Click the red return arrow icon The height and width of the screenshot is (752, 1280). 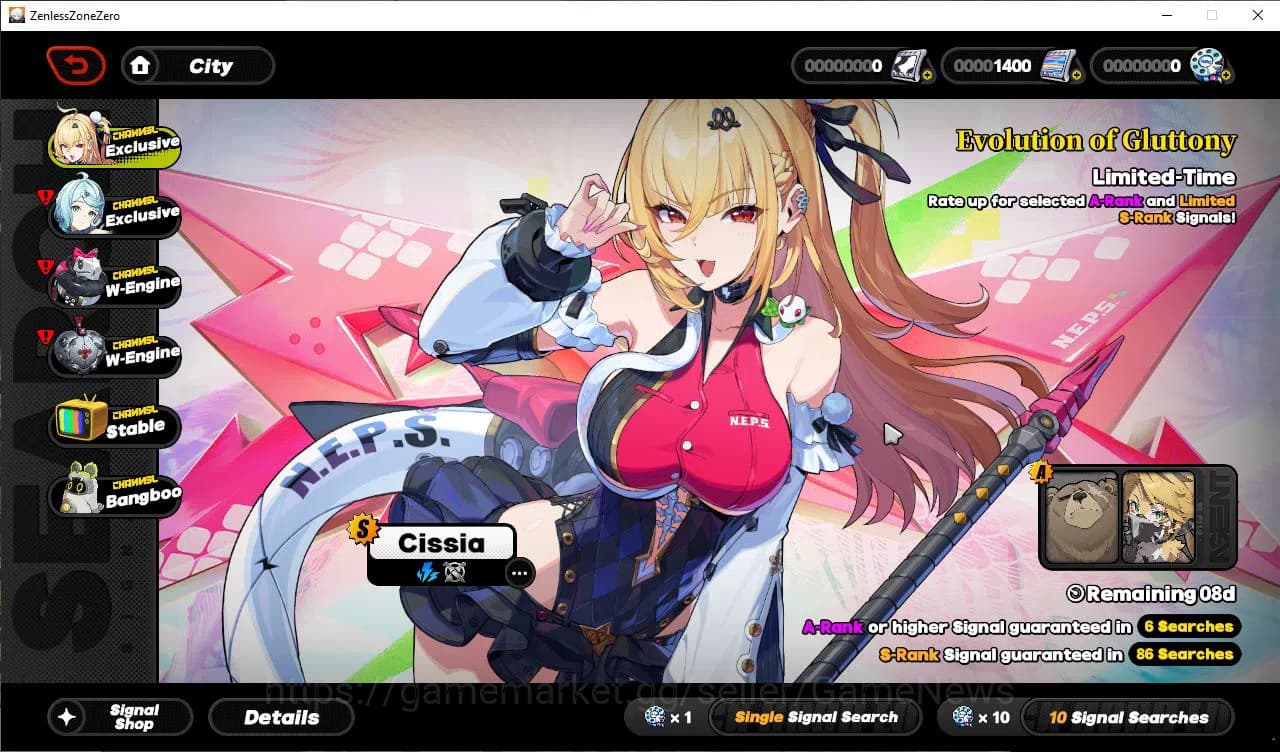[75, 65]
